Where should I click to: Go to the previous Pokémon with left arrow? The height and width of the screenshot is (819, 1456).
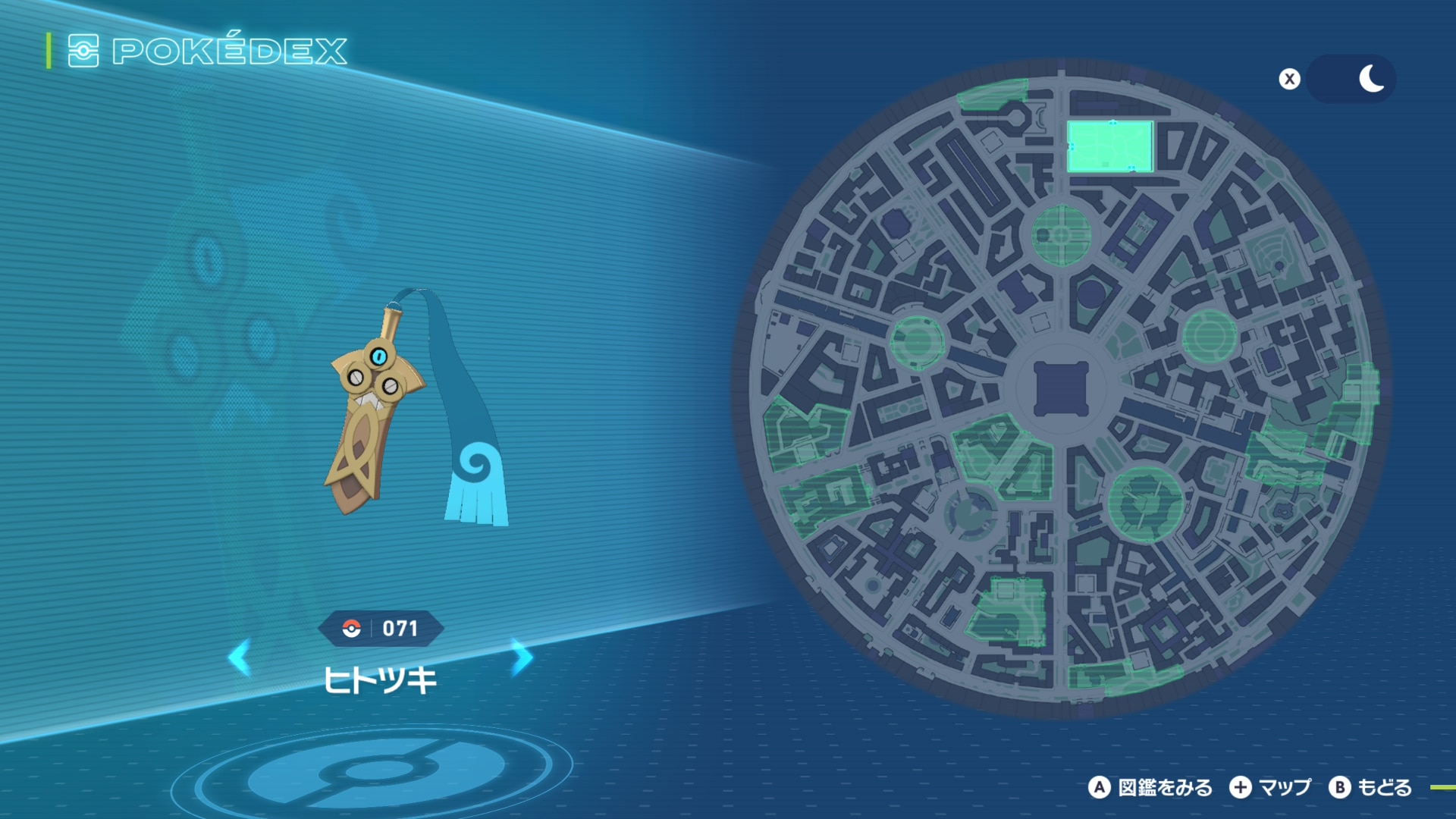point(240,657)
